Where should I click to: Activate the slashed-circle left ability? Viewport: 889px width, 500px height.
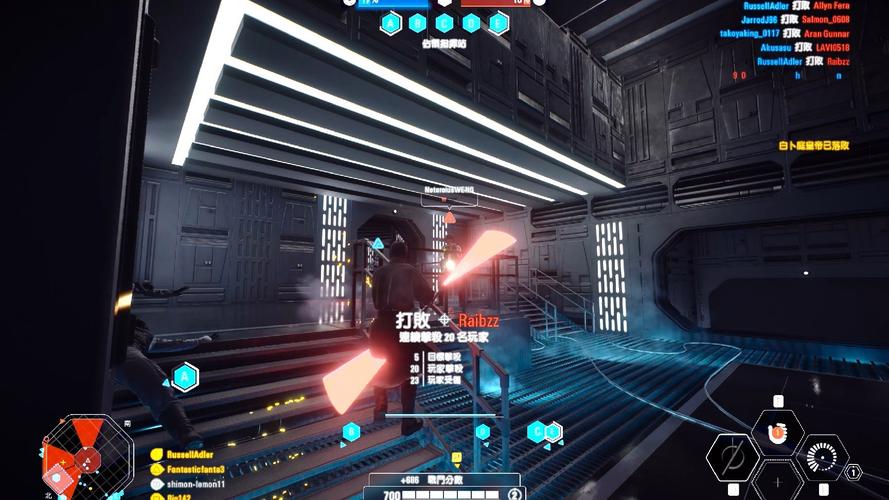(x=732, y=458)
